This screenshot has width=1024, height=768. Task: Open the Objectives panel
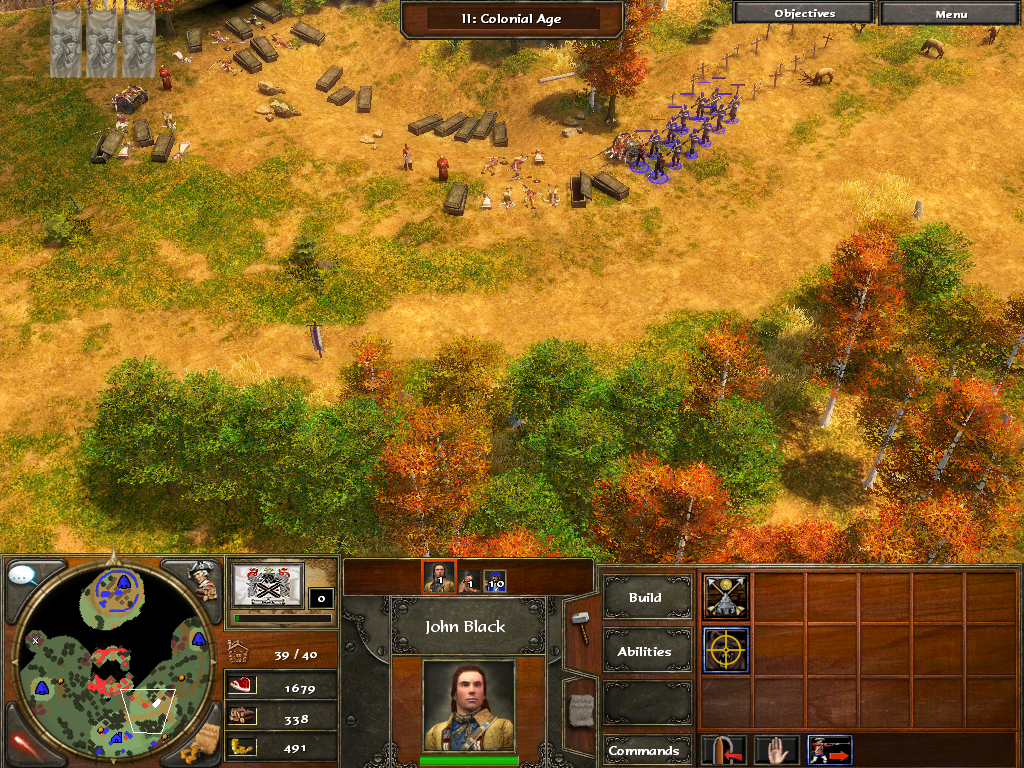pos(804,14)
